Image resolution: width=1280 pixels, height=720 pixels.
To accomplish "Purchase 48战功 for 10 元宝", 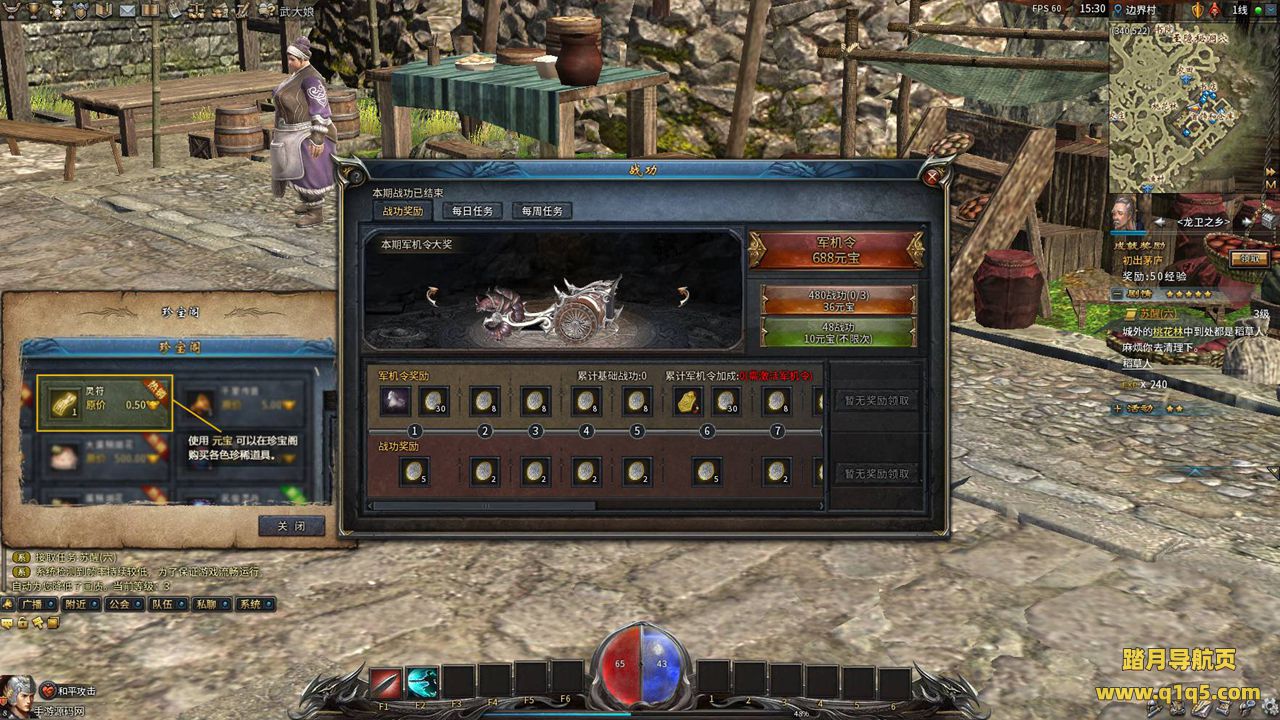I will 838,333.
